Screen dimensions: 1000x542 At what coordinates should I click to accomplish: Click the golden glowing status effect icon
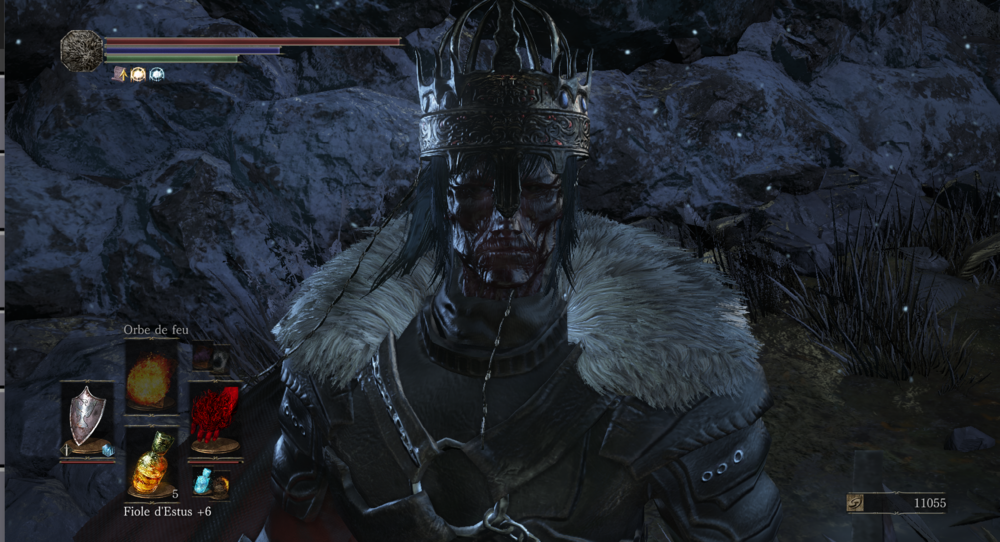138,74
